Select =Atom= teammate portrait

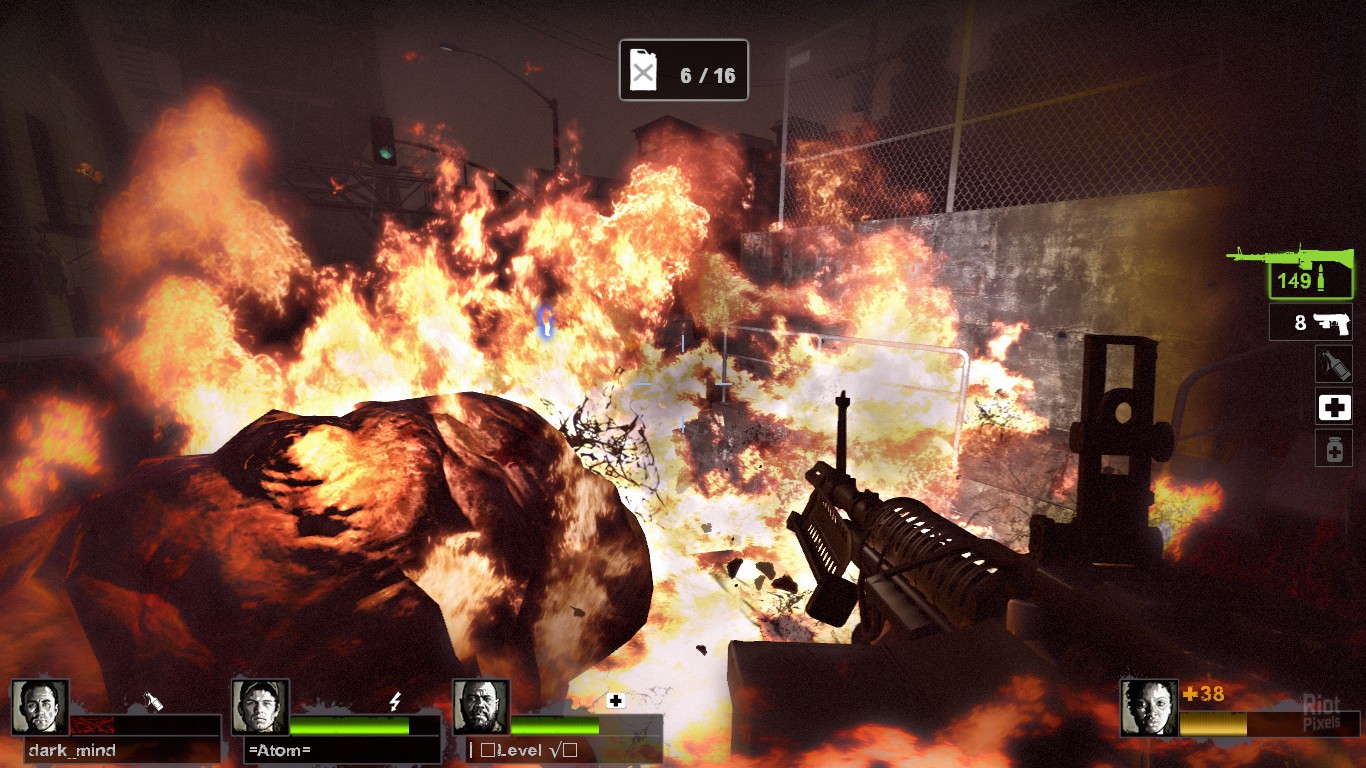(260, 707)
